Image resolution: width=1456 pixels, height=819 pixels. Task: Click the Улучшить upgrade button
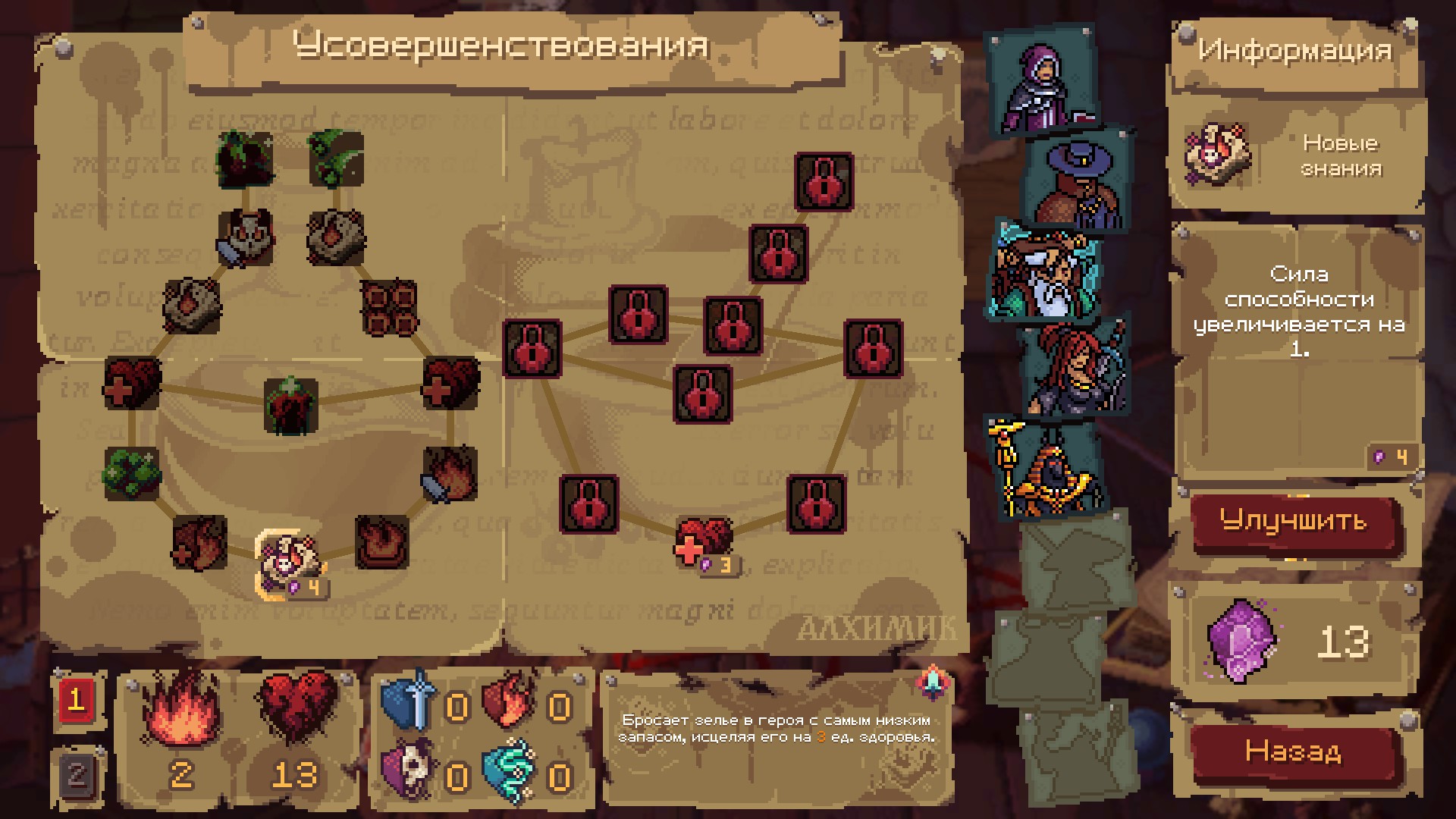pos(1294,522)
